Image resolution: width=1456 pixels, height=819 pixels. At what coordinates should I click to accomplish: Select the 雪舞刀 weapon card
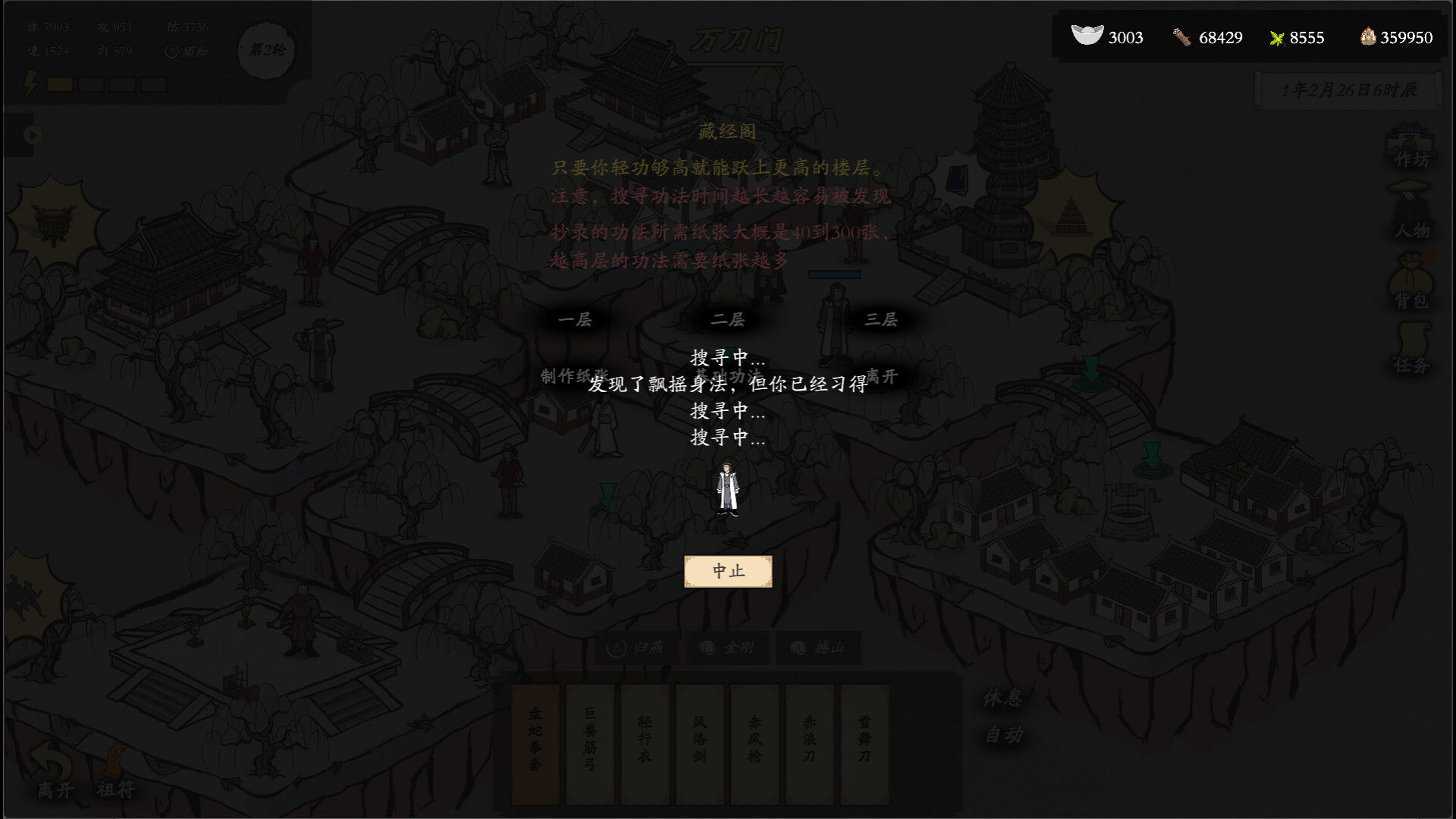(861, 743)
